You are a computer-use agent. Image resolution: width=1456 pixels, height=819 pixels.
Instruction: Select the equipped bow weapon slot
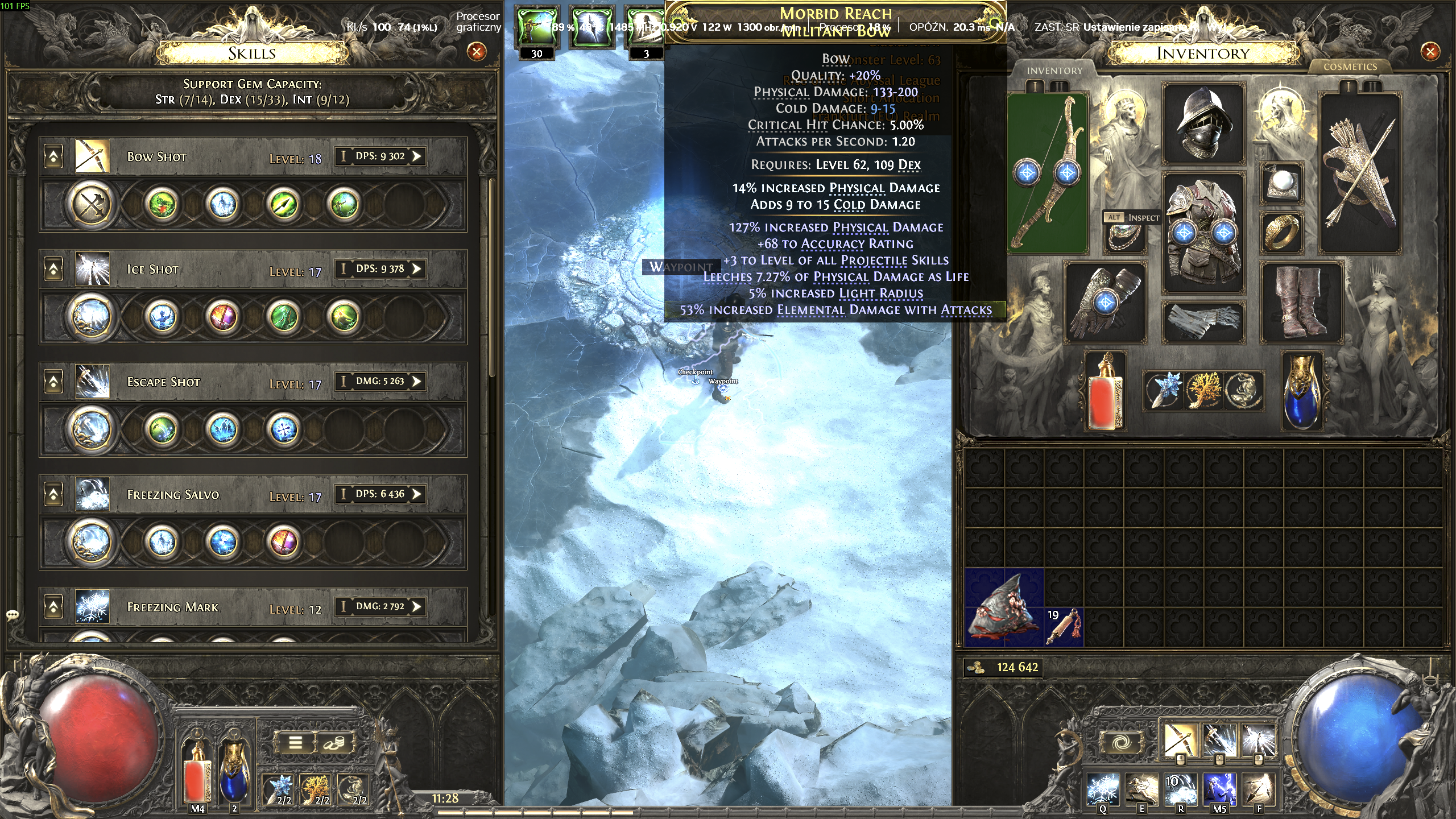tap(1048, 173)
